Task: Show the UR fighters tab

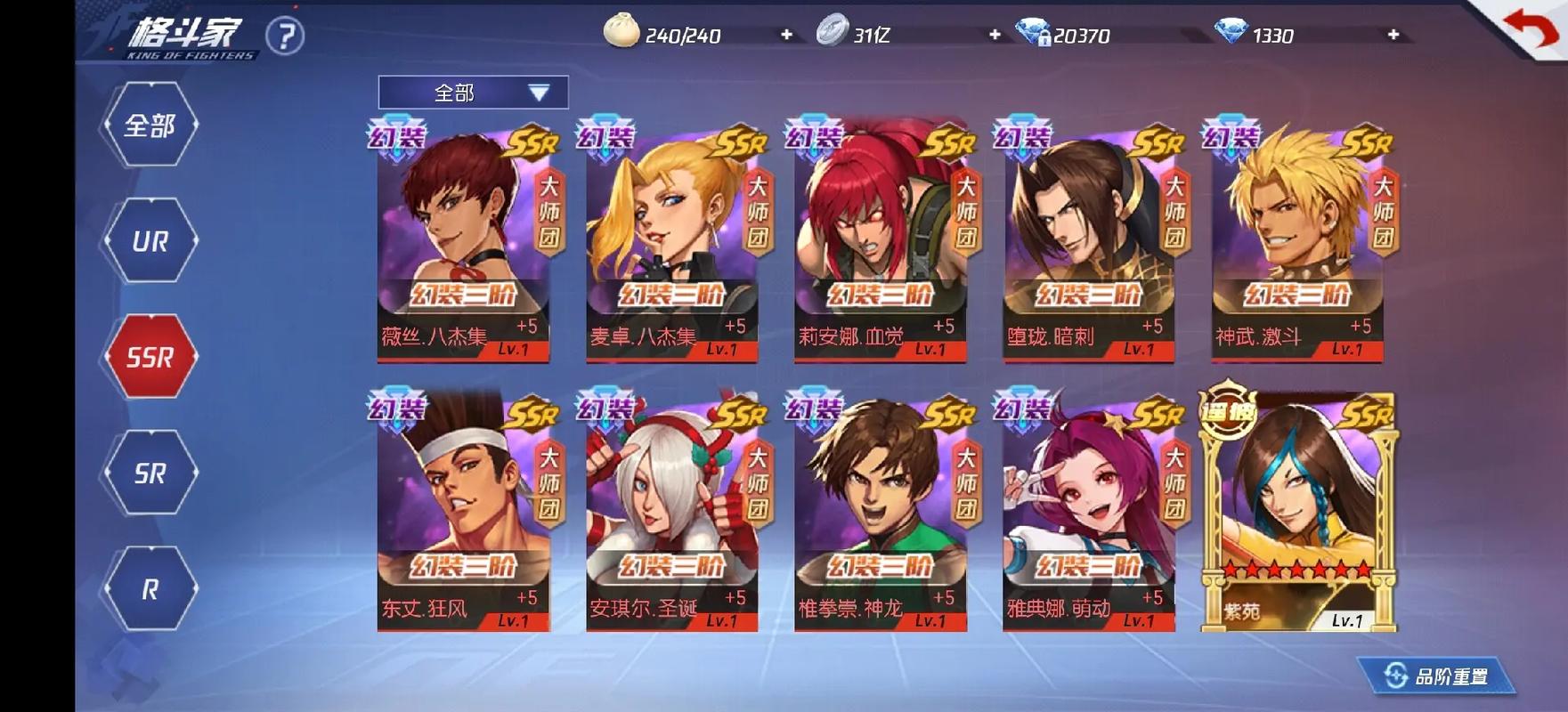Action: pos(150,241)
